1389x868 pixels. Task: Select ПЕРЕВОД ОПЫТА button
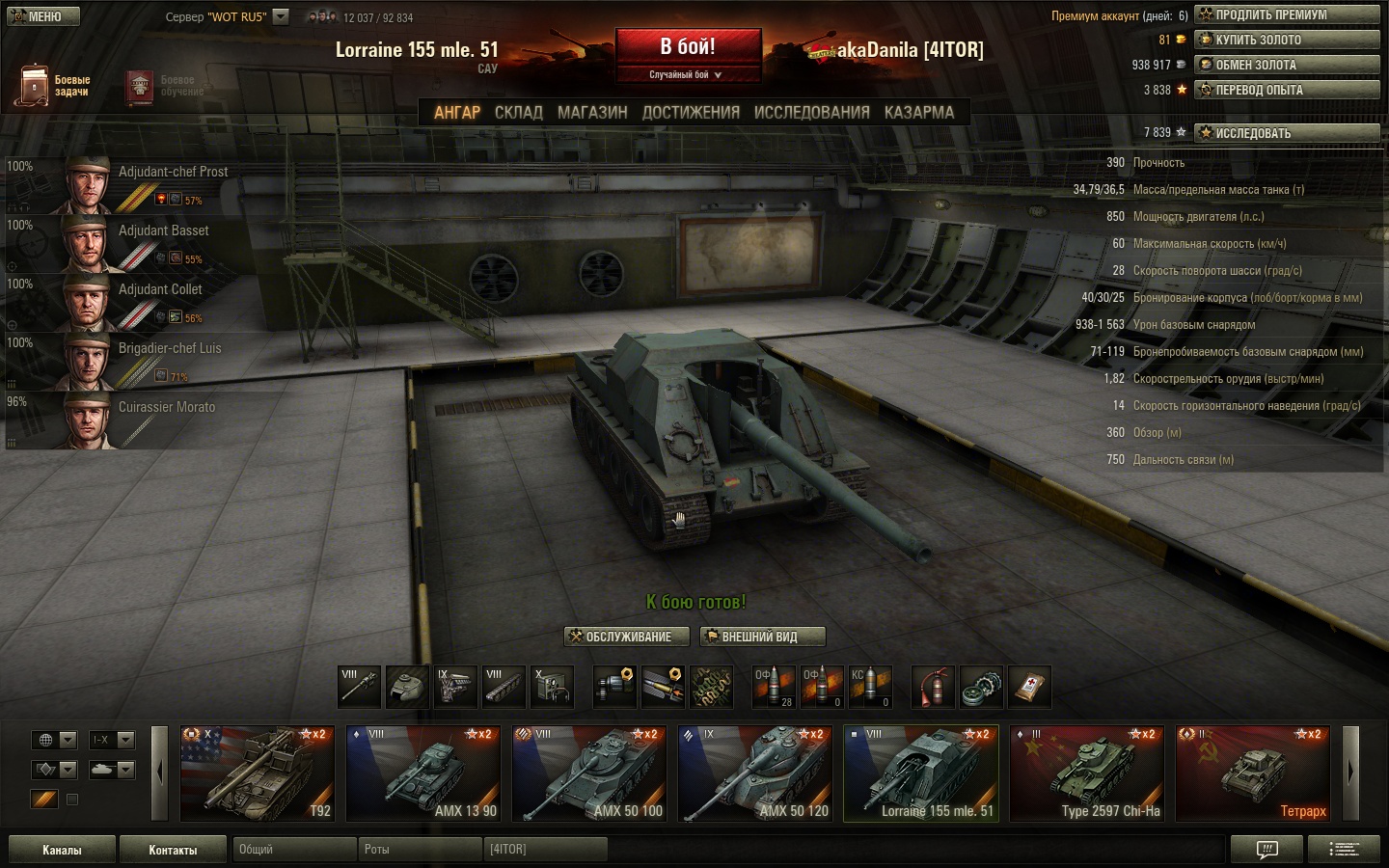tap(1287, 90)
